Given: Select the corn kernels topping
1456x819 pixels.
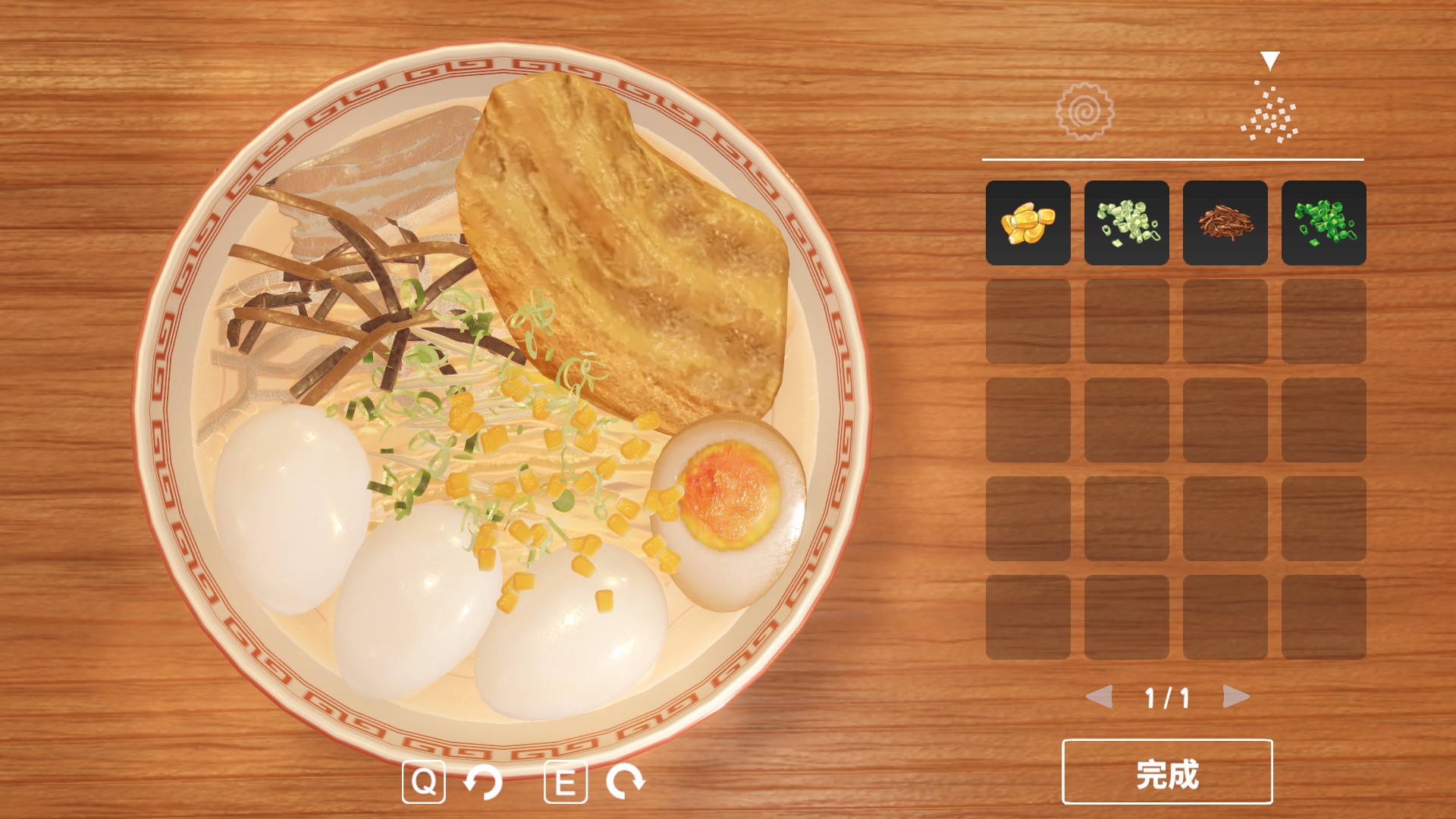Looking at the screenshot, I should tap(1028, 223).
